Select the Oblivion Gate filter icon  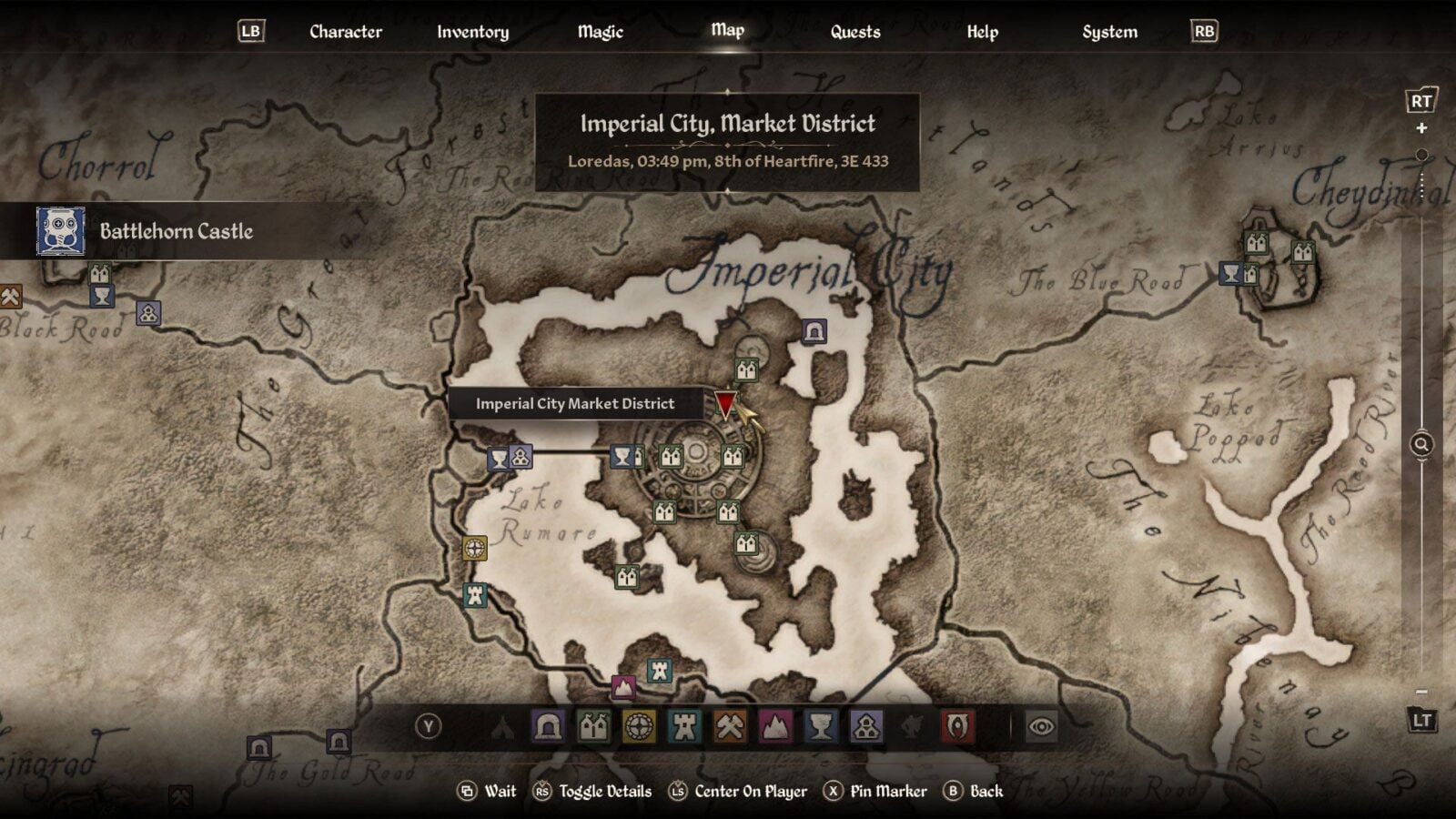958,725
